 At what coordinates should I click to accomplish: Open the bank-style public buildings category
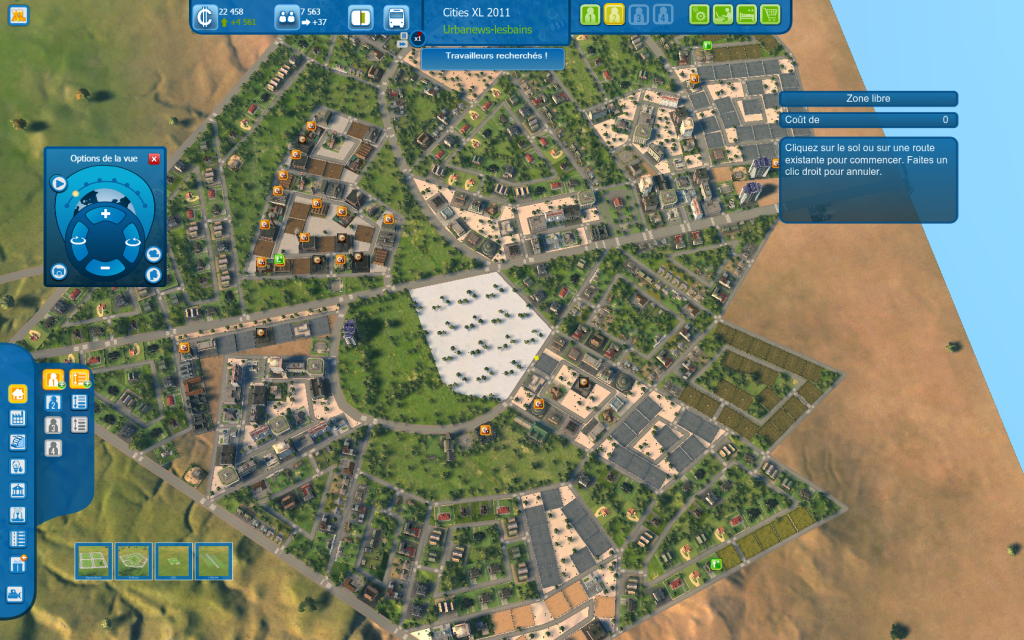click(17, 491)
